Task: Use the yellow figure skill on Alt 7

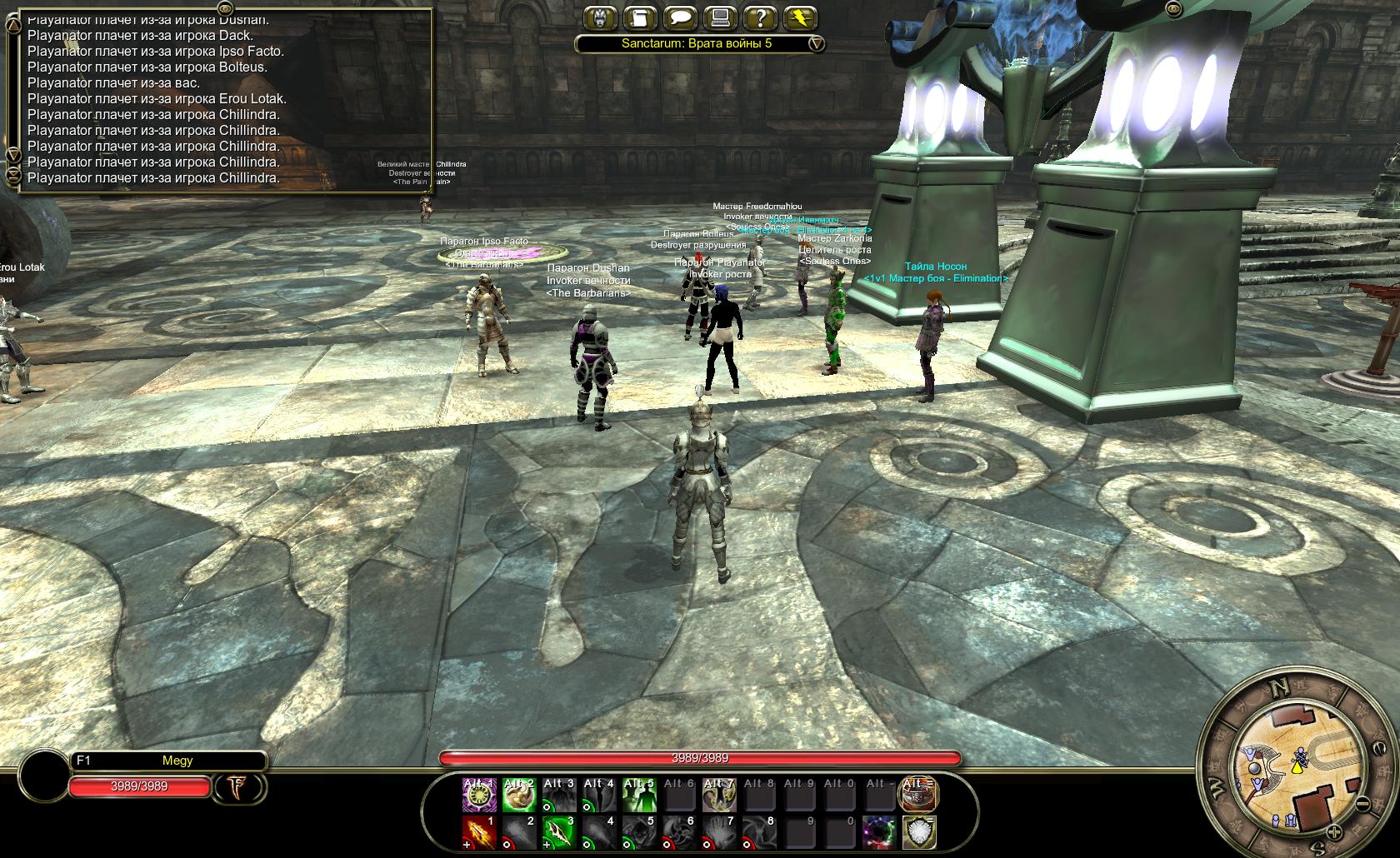Action: click(x=717, y=795)
